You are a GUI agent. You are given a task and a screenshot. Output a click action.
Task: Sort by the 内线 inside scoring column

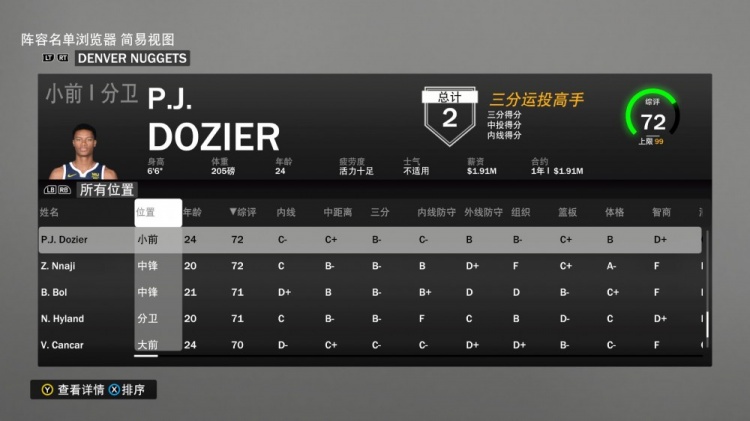tap(286, 212)
